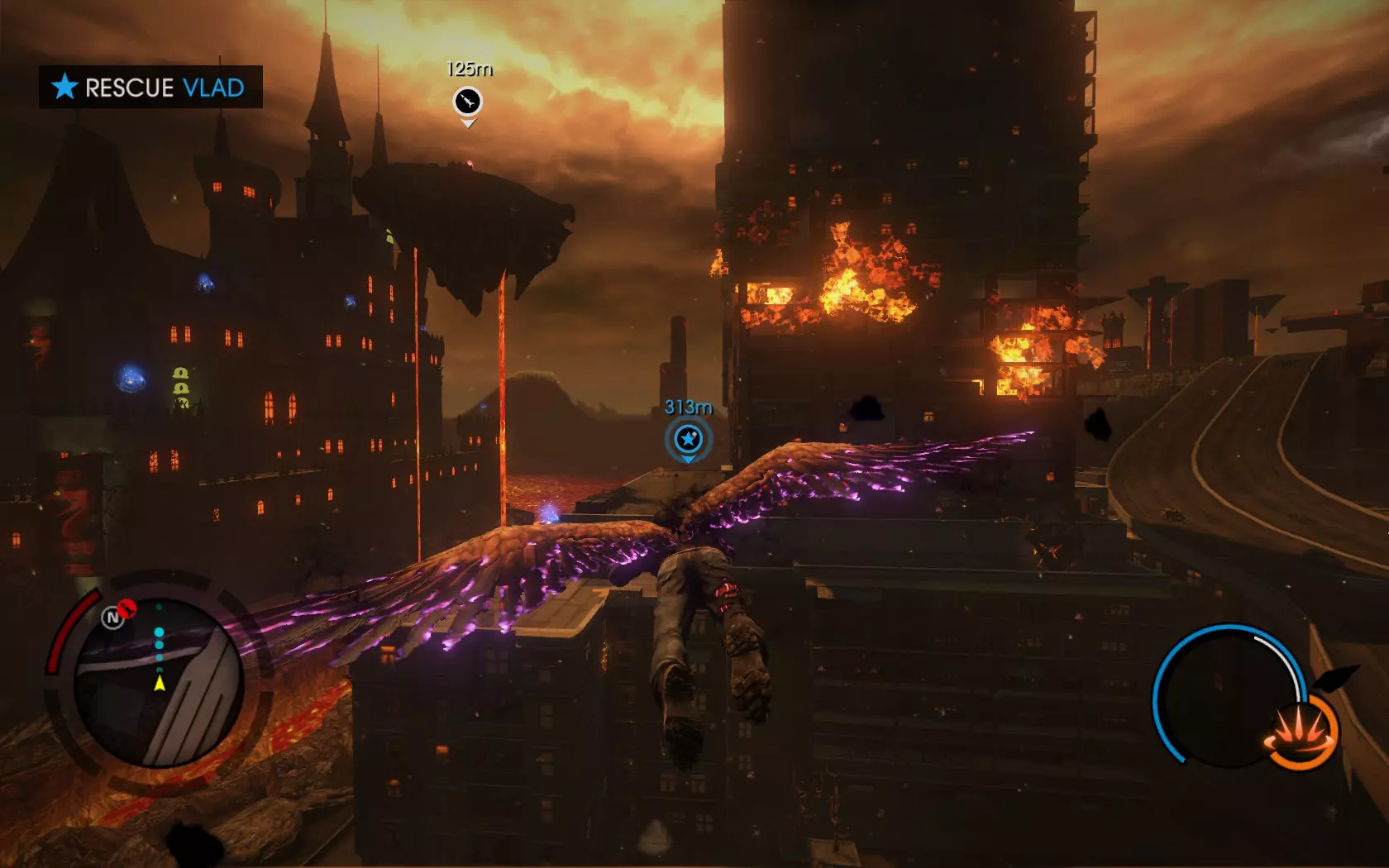Select the yellow player arrow on minimap
Screen dimensions: 1389x868
tap(160, 684)
